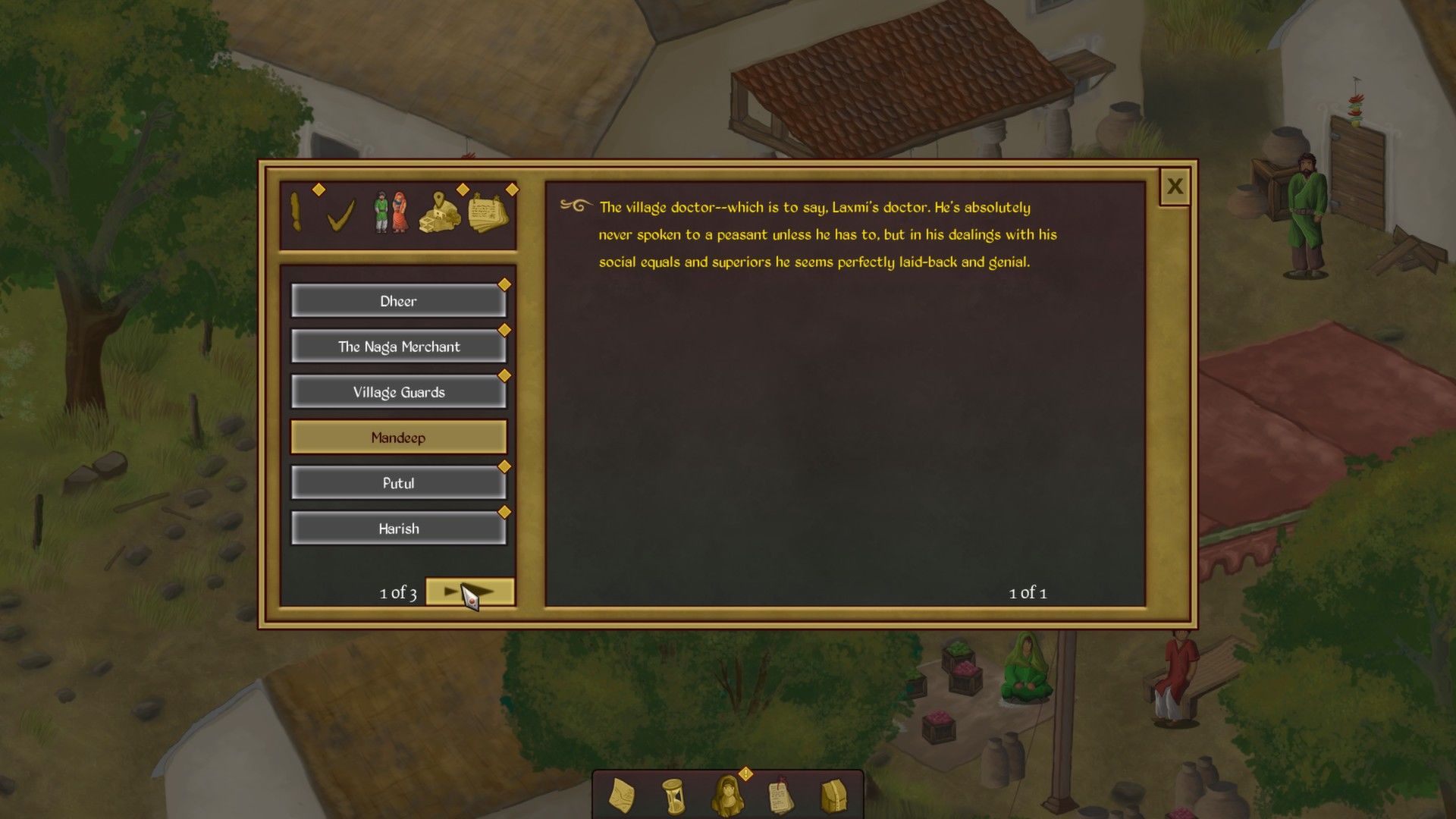Switch to the exclamation mark tab
Image resolution: width=1456 pixels, height=819 pixels.
[x=297, y=213]
